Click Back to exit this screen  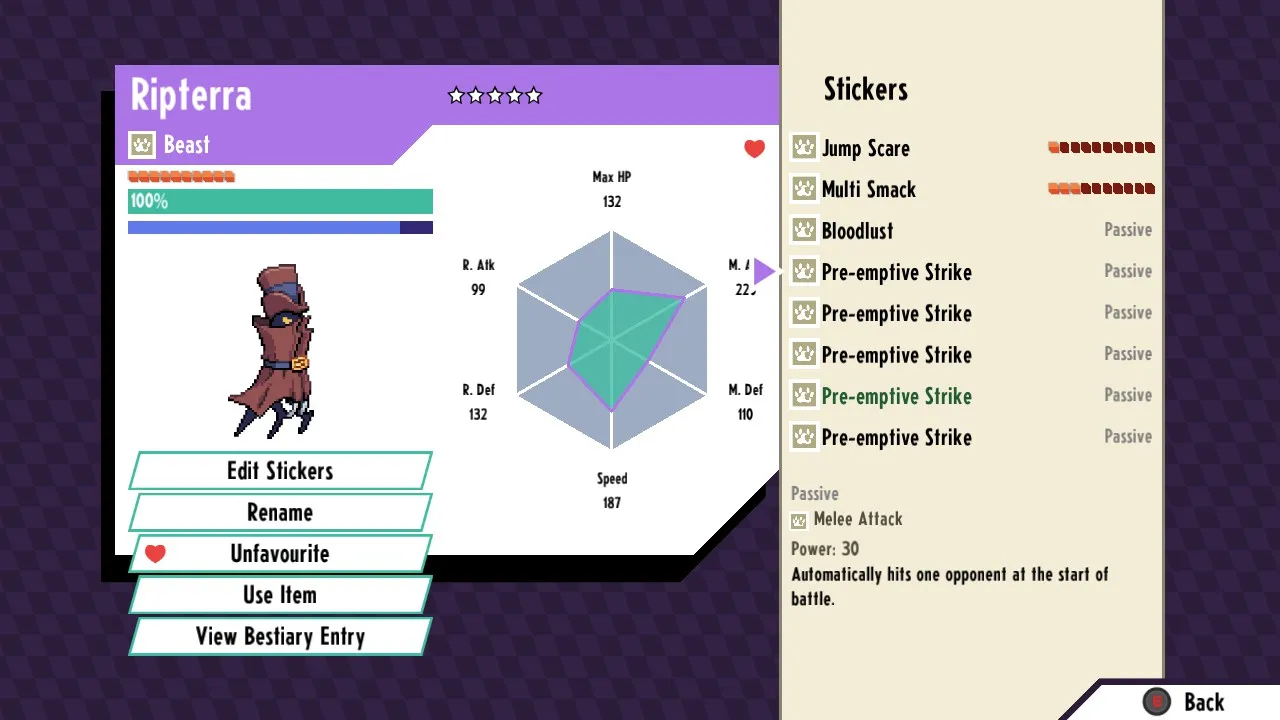coord(1204,702)
